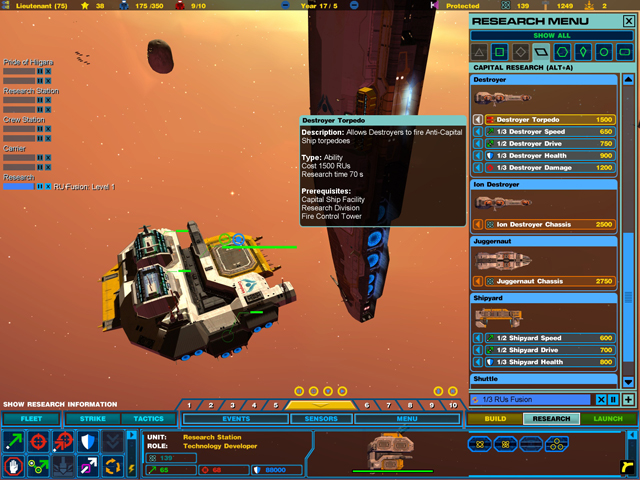Switch to the Build tab
Viewport: 640px width, 480px height.
[495, 419]
